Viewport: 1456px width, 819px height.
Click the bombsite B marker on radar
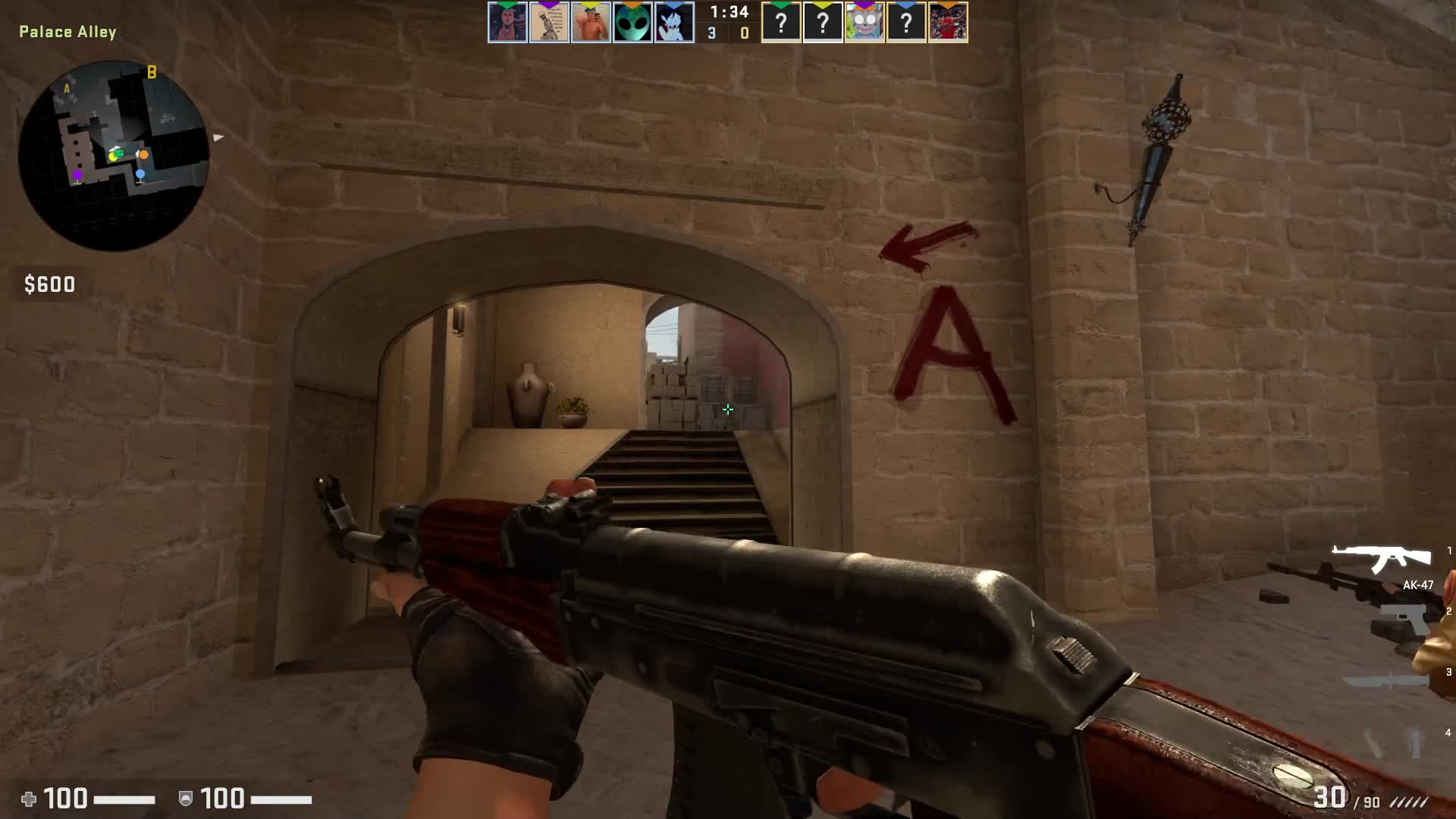click(152, 72)
